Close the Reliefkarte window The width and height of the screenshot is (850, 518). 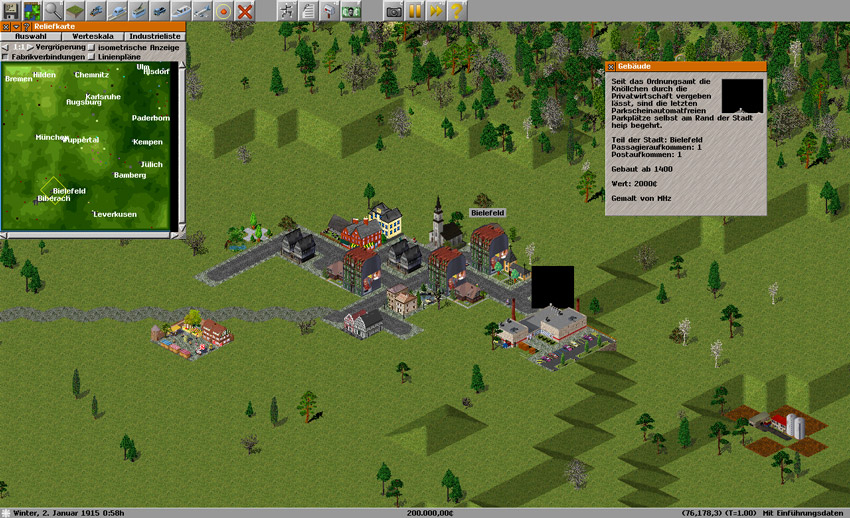pos(6,26)
